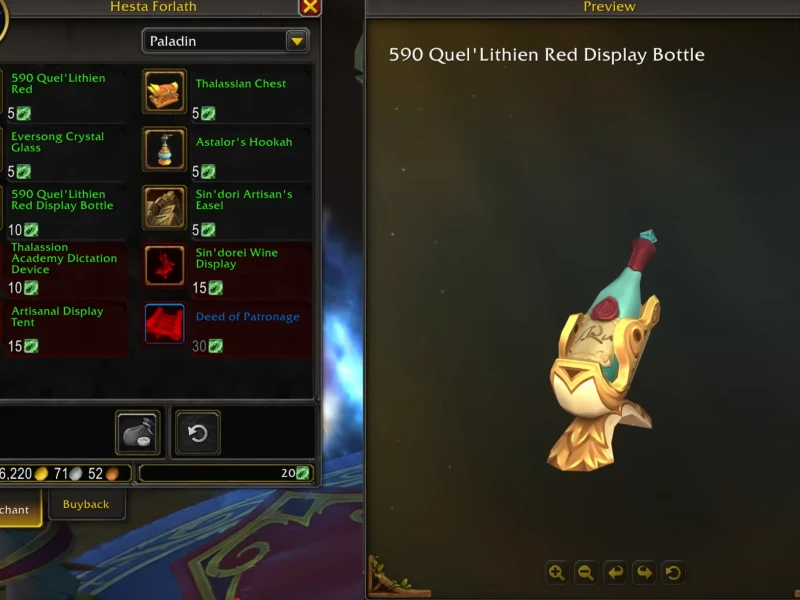Rotate the preview model right
The image size is (800, 600).
644,572
